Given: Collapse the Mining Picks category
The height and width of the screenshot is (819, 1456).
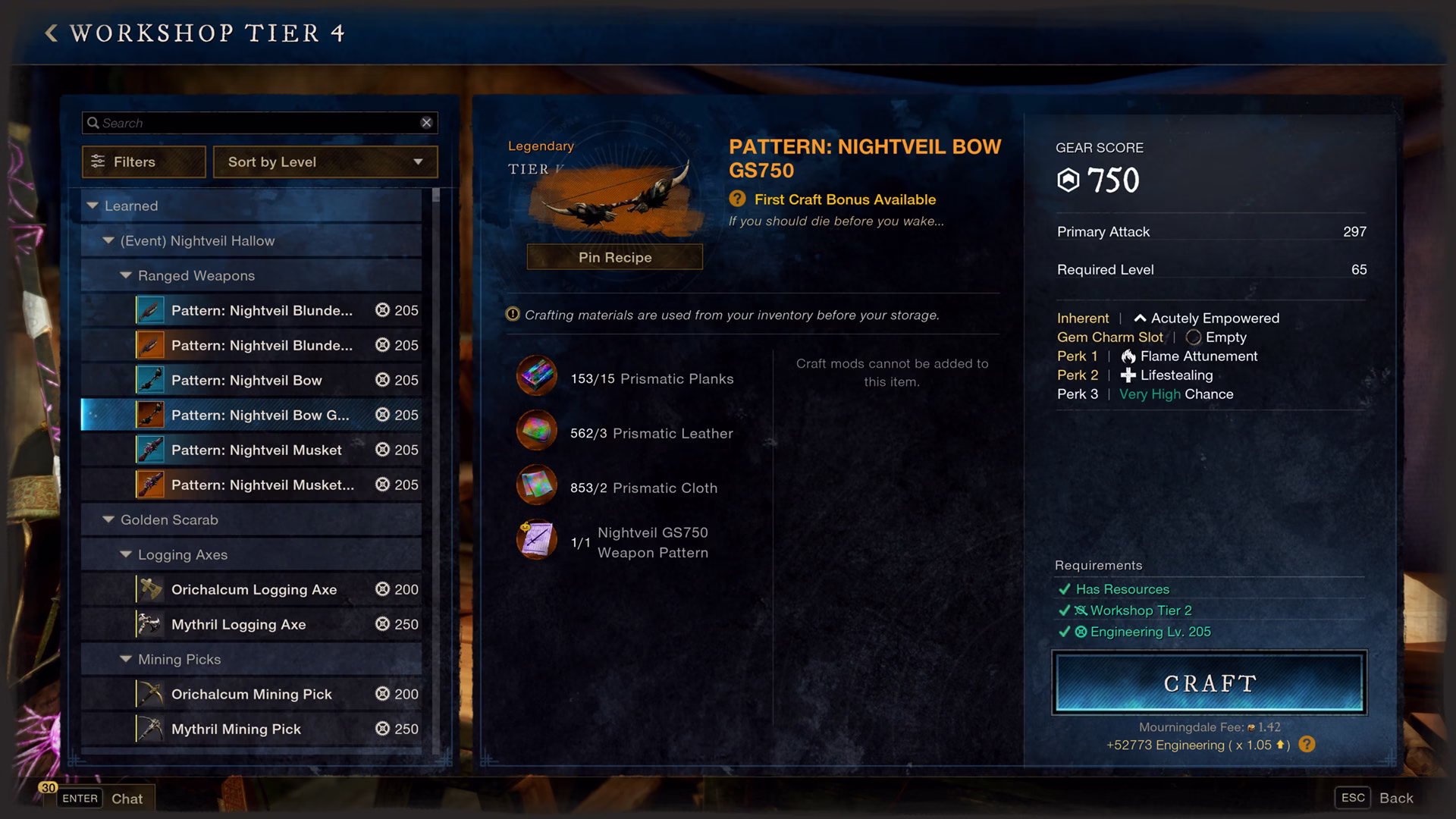Looking at the screenshot, I should coord(126,659).
